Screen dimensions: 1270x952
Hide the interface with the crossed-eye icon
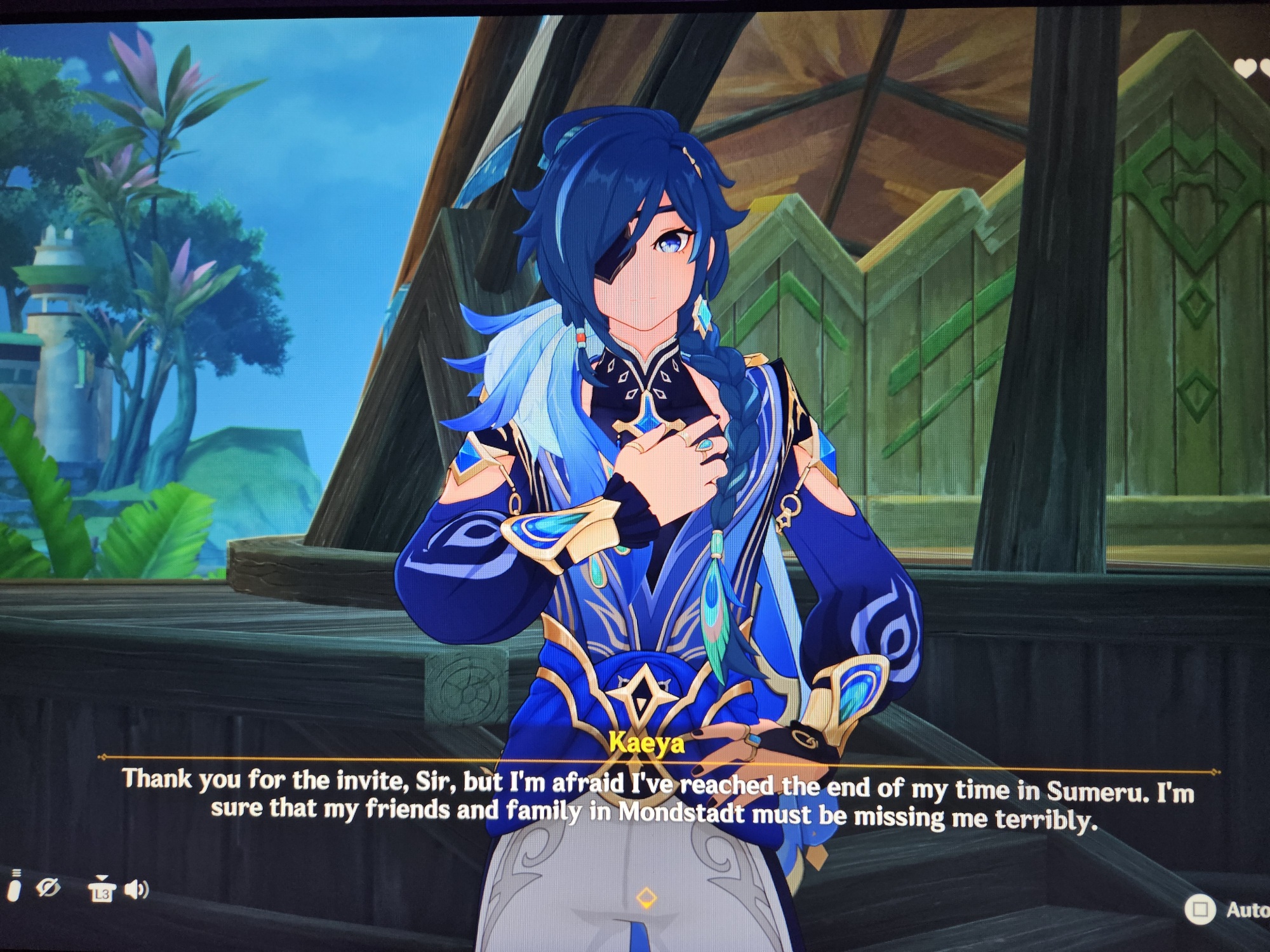(48, 887)
